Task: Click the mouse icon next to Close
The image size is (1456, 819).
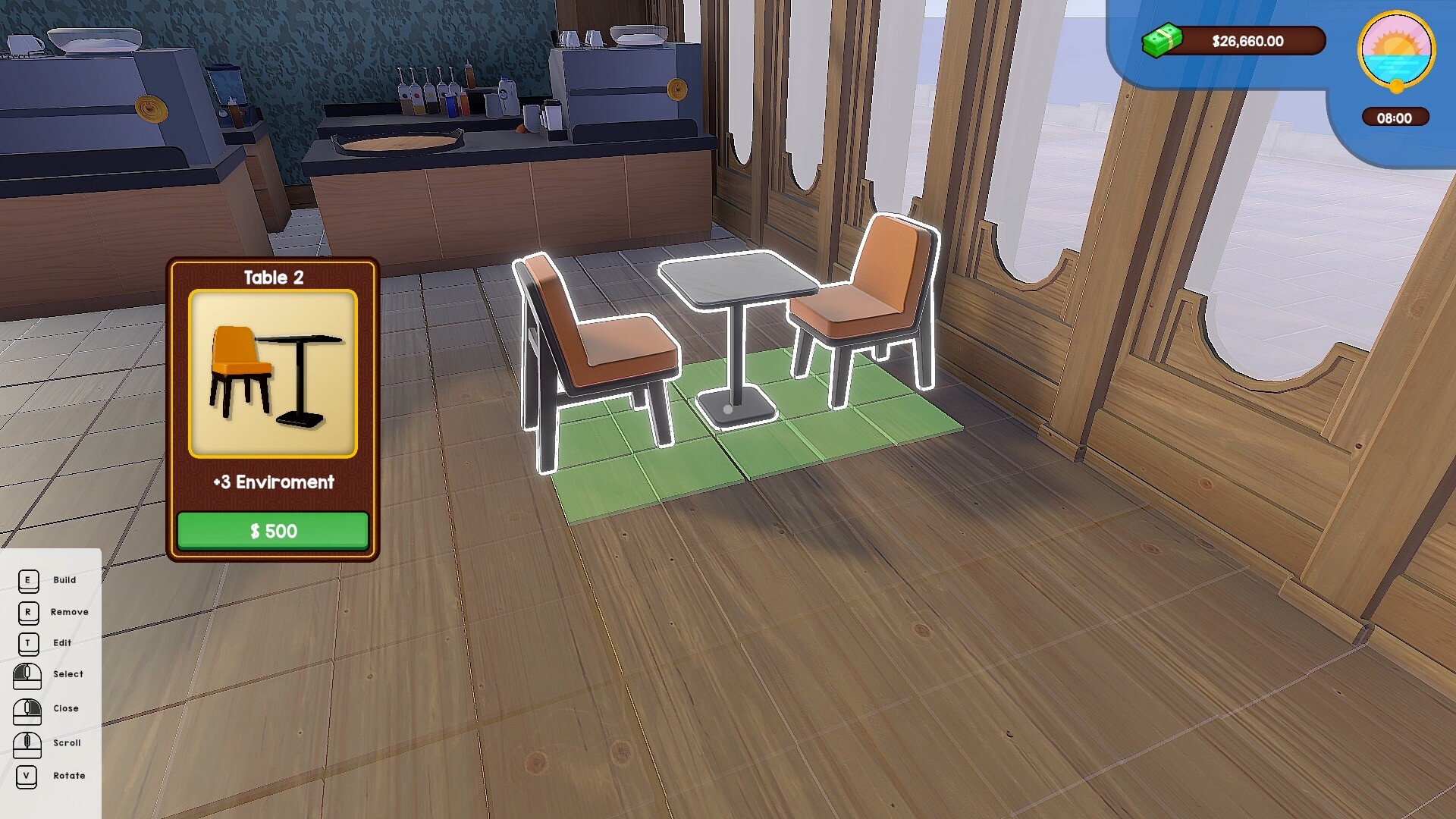Action: pyautogui.click(x=28, y=708)
